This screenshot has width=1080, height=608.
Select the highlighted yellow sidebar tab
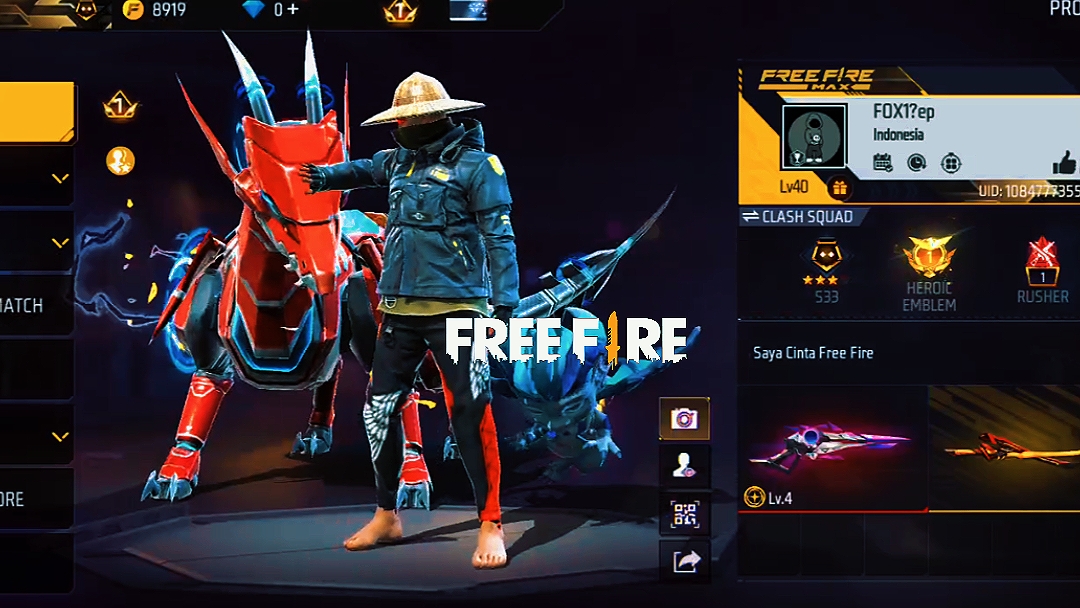coord(37,112)
